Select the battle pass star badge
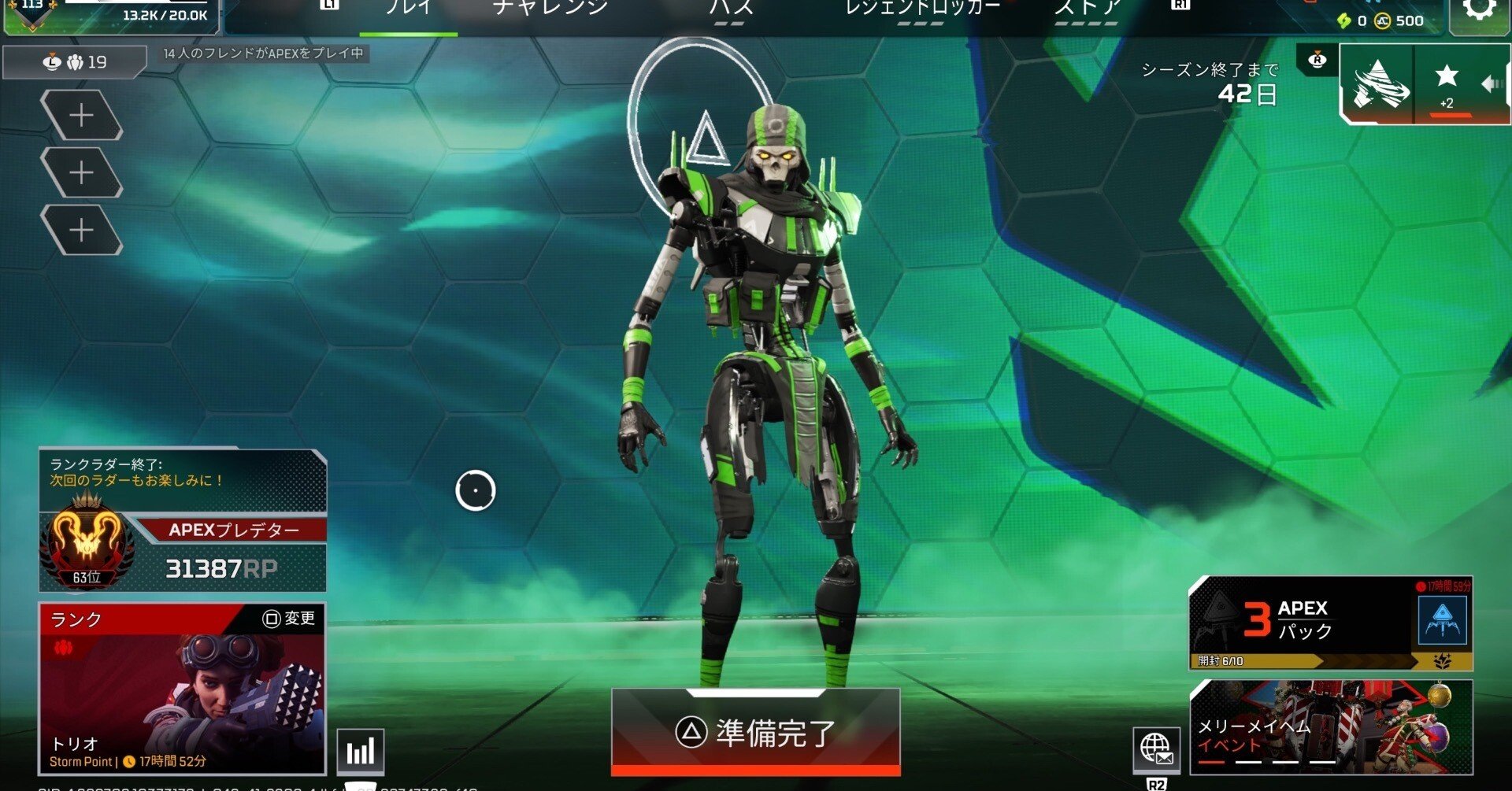Screen dimensions: 1512x791 click(x=1447, y=77)
